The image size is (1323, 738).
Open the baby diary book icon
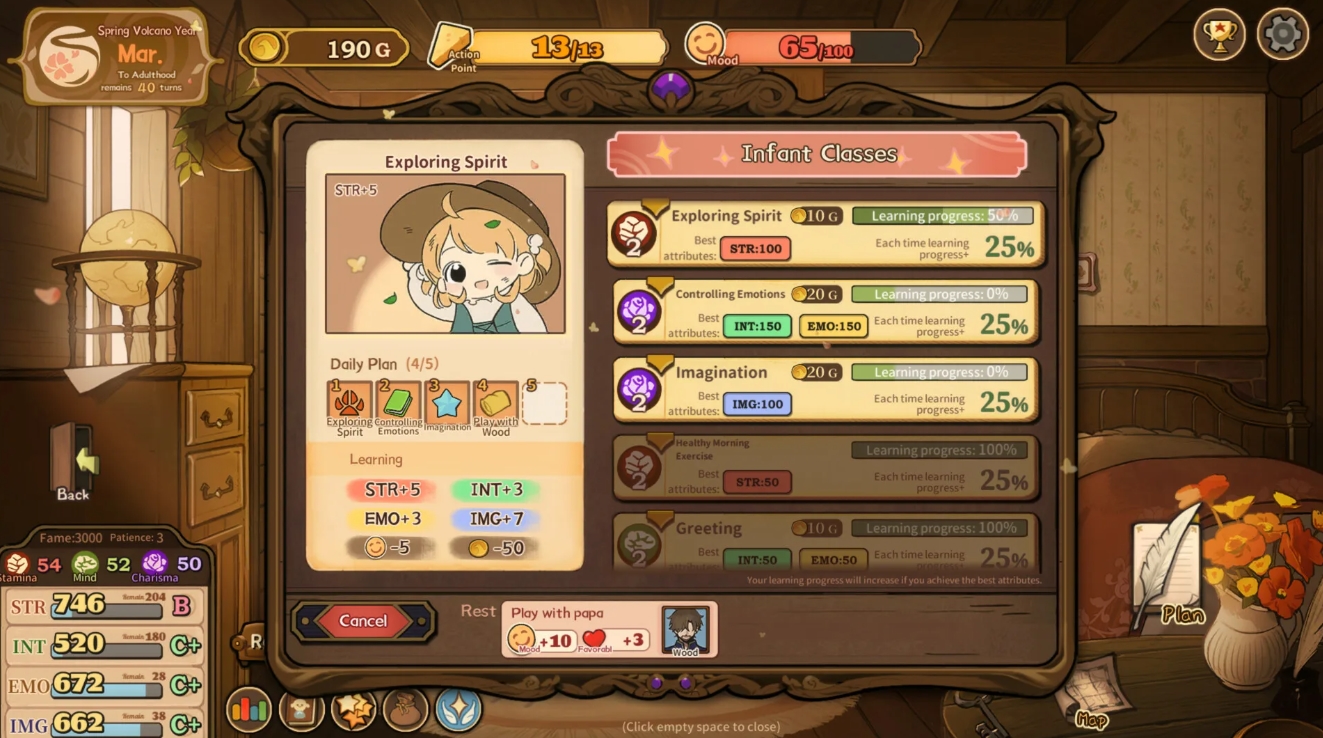301,710
